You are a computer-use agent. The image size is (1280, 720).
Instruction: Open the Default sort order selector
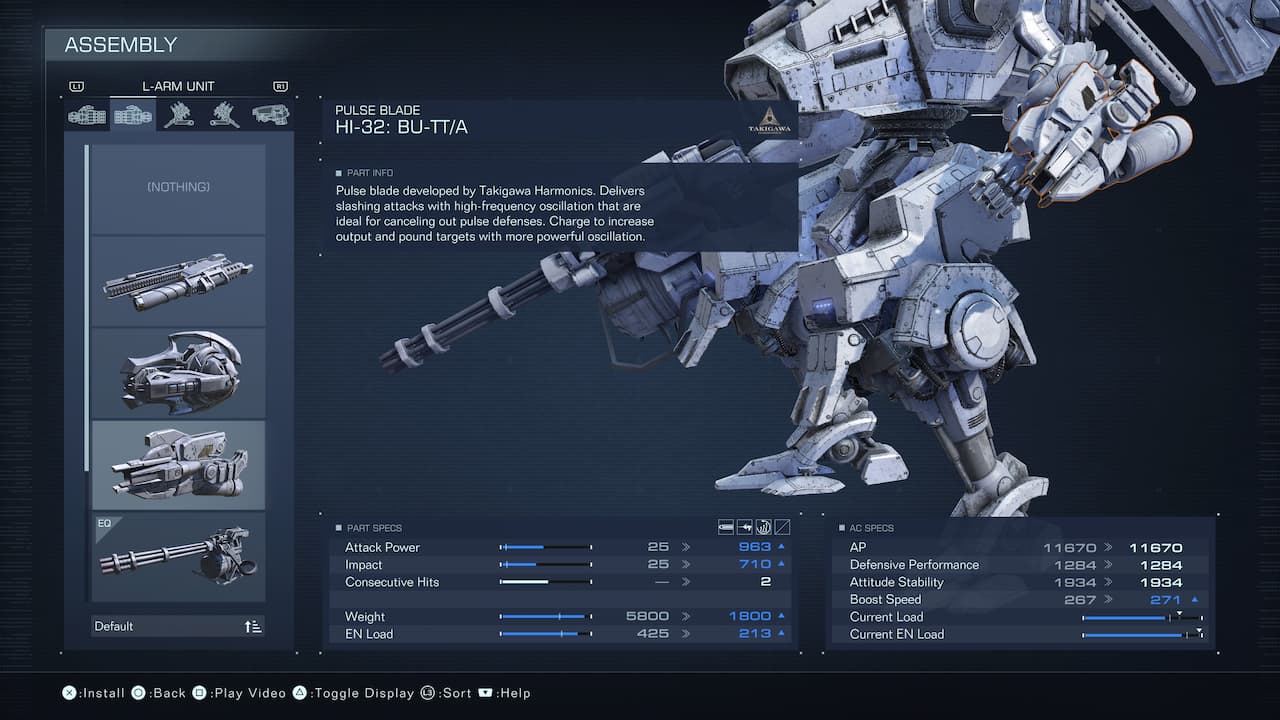click(178, 626)
